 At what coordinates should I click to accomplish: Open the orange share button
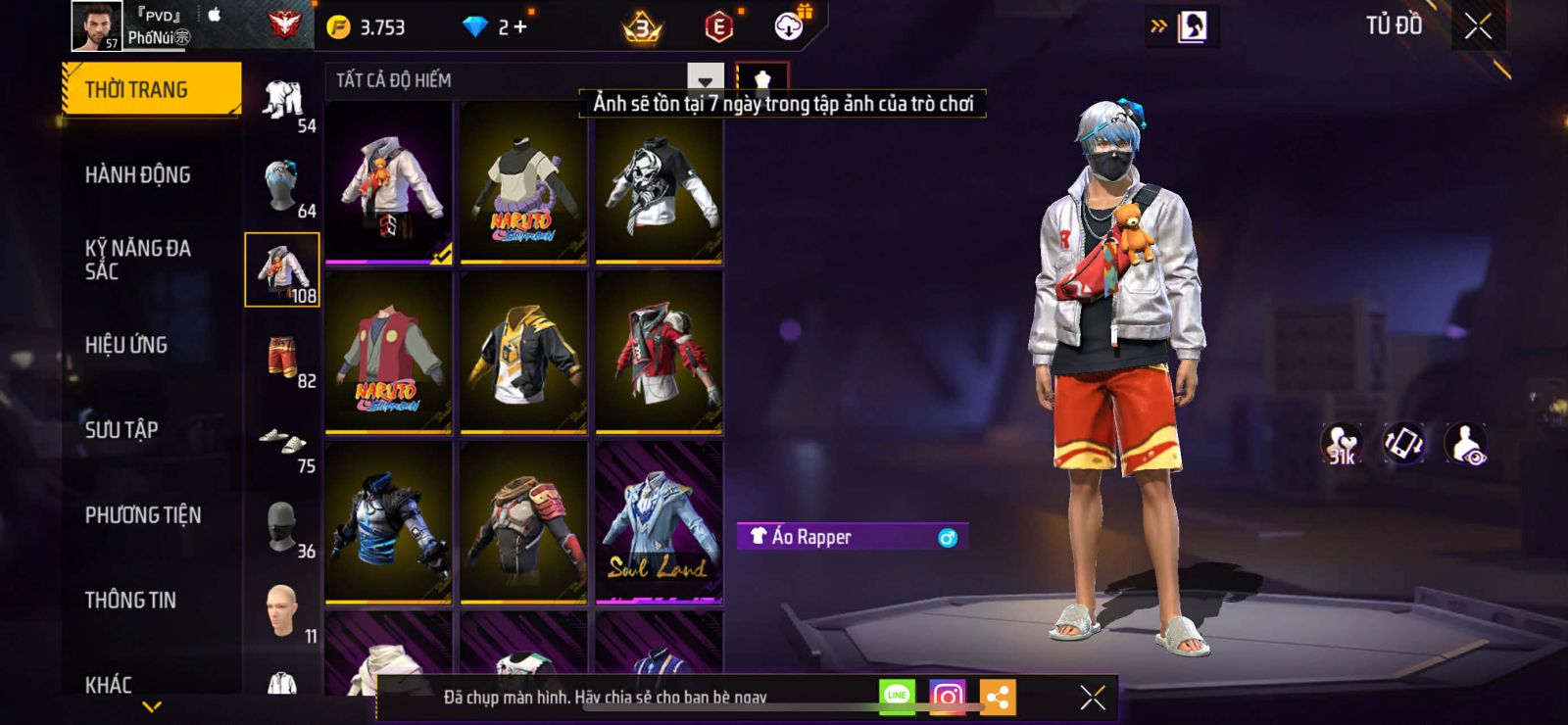pyautogui.click(x=998, y=697)
